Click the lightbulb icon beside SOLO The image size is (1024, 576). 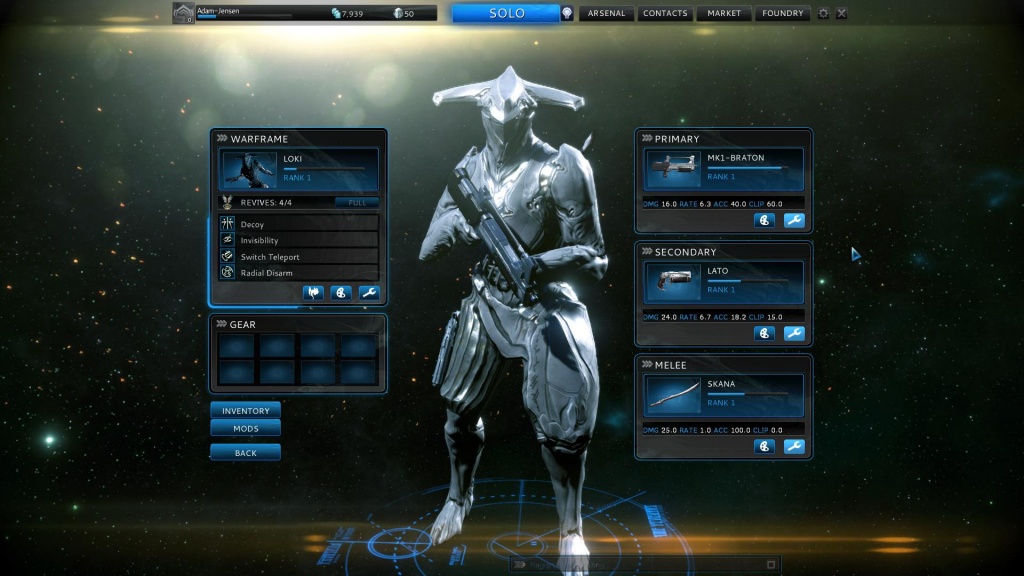(568, 13)
